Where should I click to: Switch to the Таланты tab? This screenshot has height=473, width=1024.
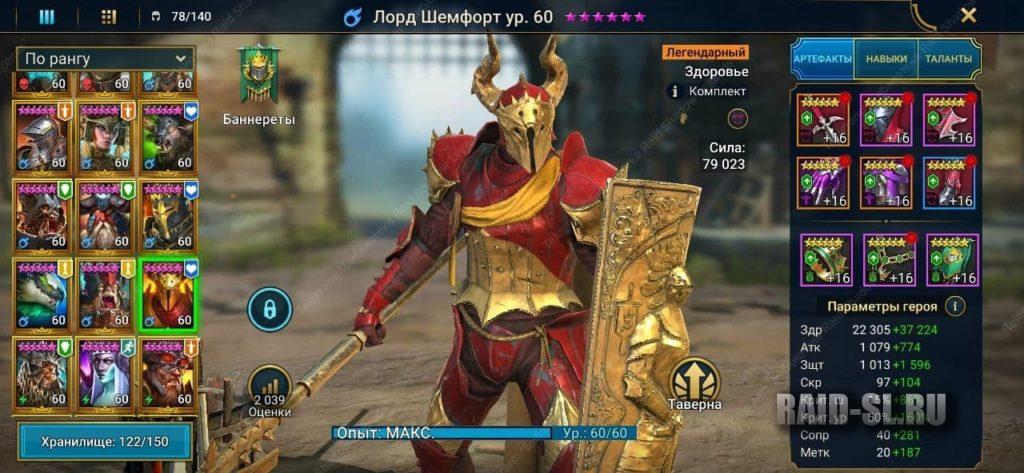[x=948, y=59]
